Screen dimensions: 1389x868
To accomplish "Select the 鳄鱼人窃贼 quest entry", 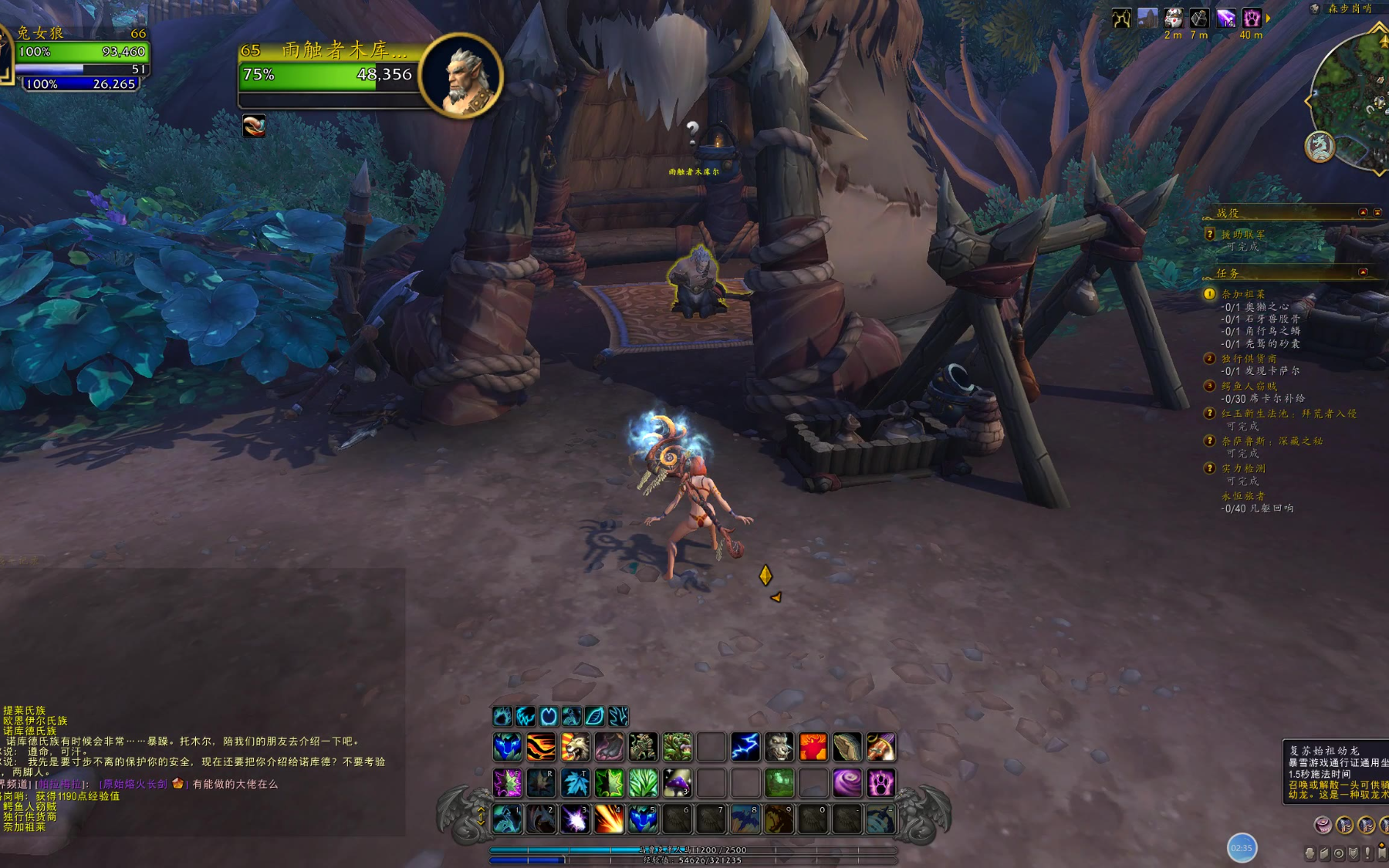I will pos(1249,386).
